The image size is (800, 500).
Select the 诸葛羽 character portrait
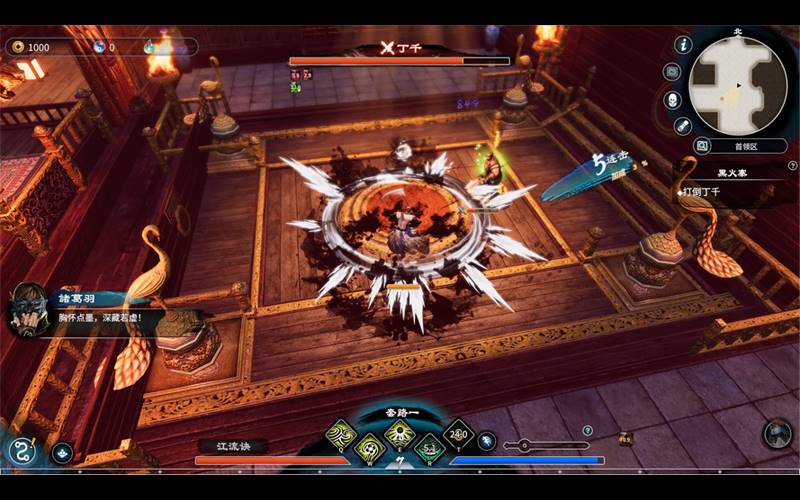coord(28,308)
